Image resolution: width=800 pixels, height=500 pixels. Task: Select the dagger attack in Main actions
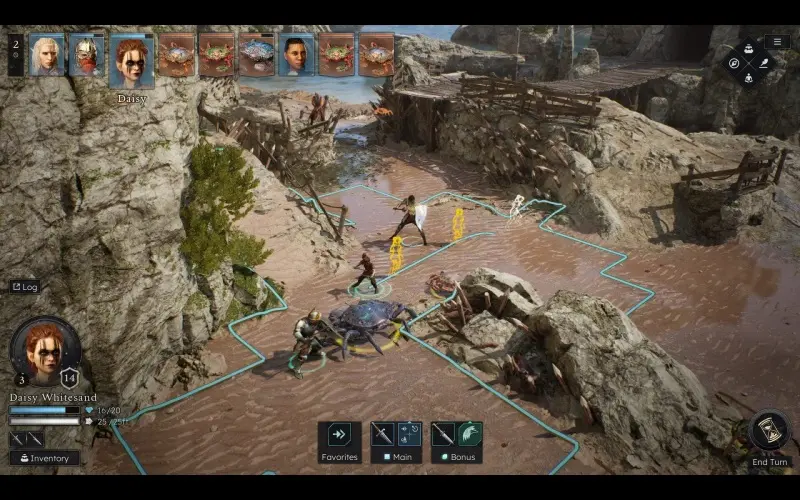click(x=383, y=433)
